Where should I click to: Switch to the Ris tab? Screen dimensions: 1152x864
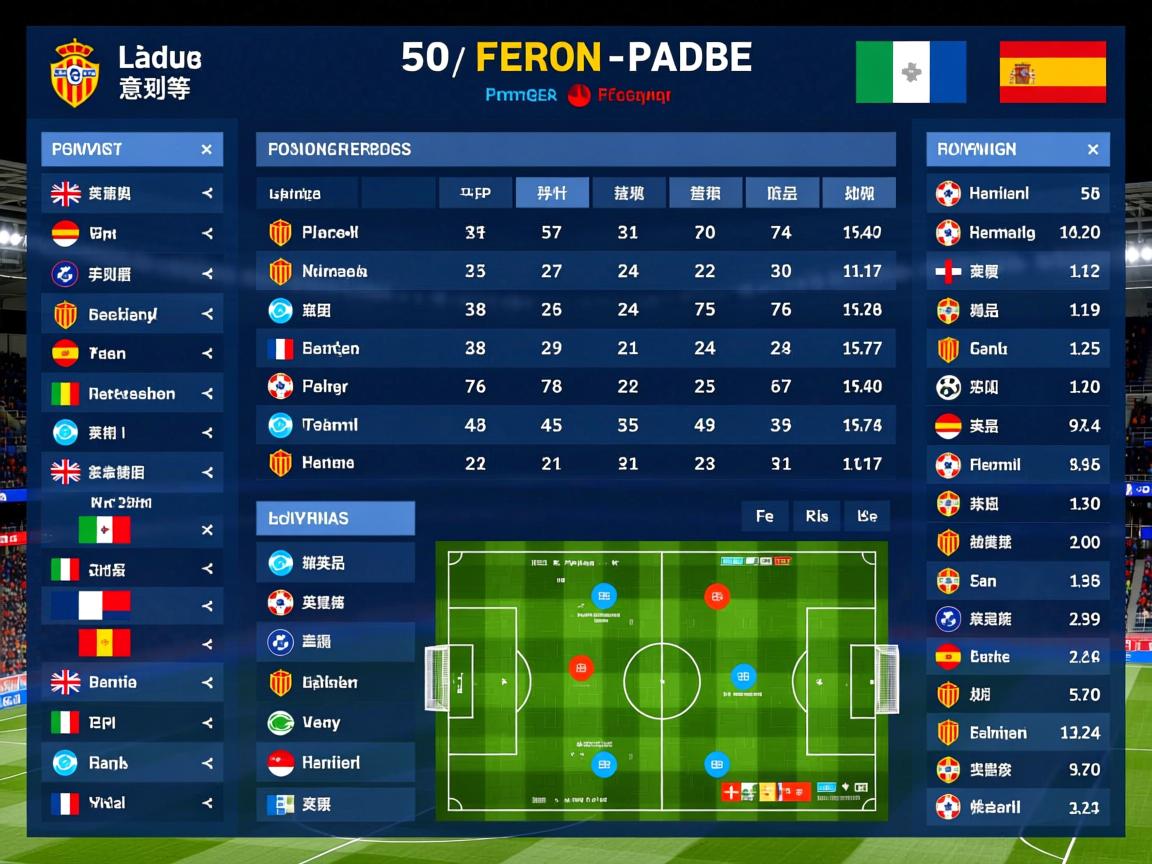(816, 516)
